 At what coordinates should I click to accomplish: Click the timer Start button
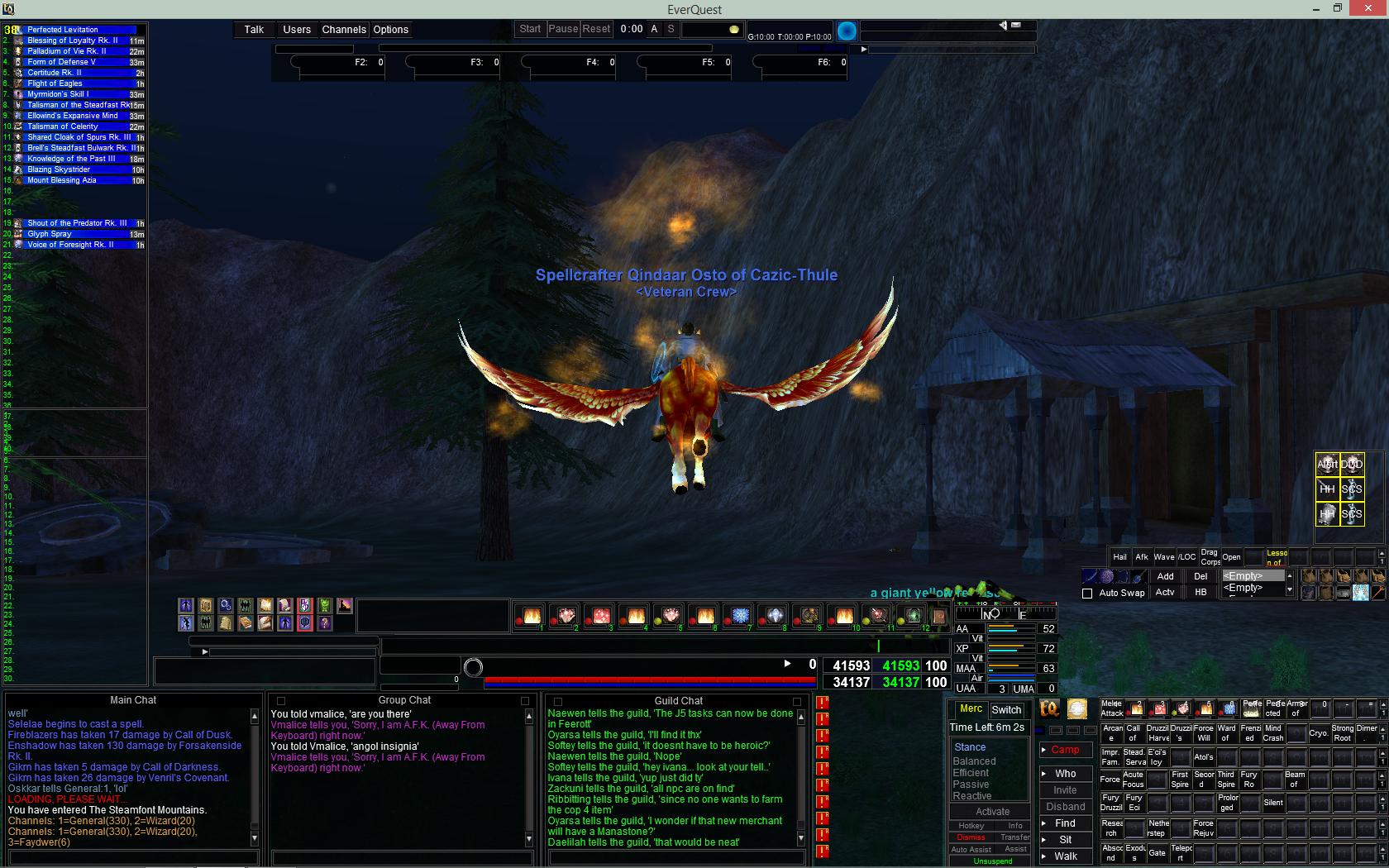point(530,28)
